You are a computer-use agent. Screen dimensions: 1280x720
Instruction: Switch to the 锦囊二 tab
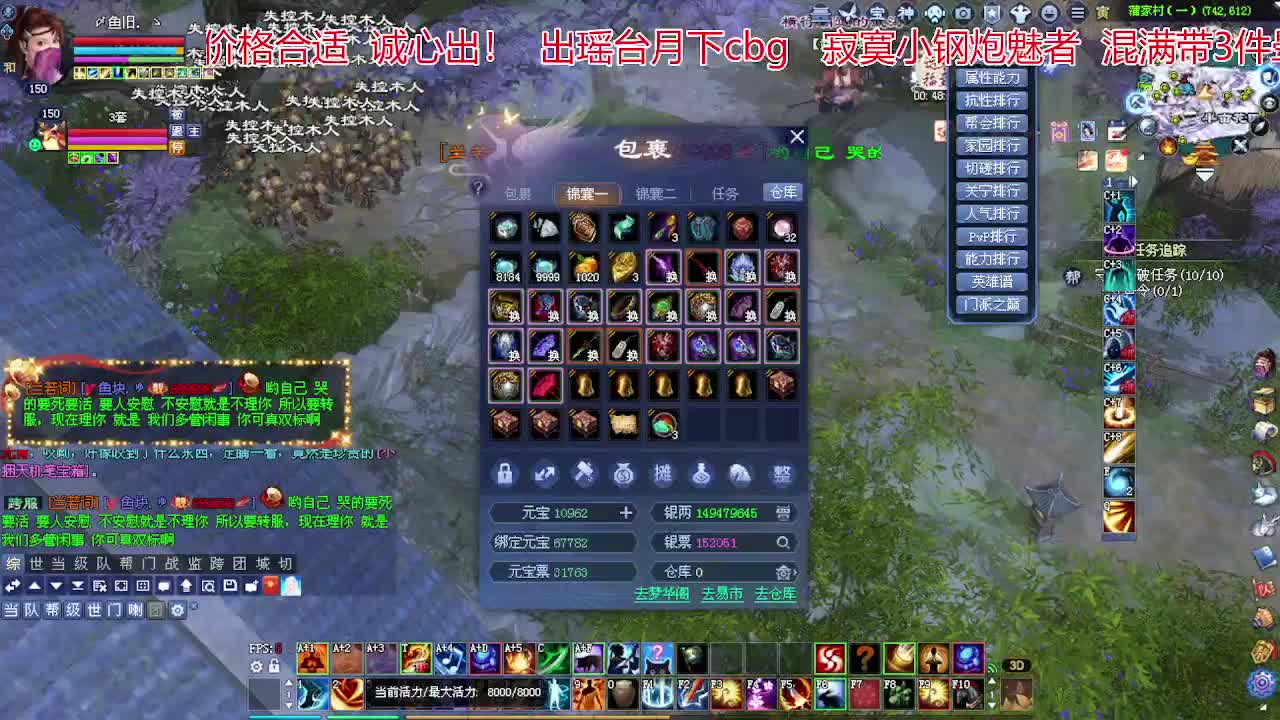[x=655, y=193]
